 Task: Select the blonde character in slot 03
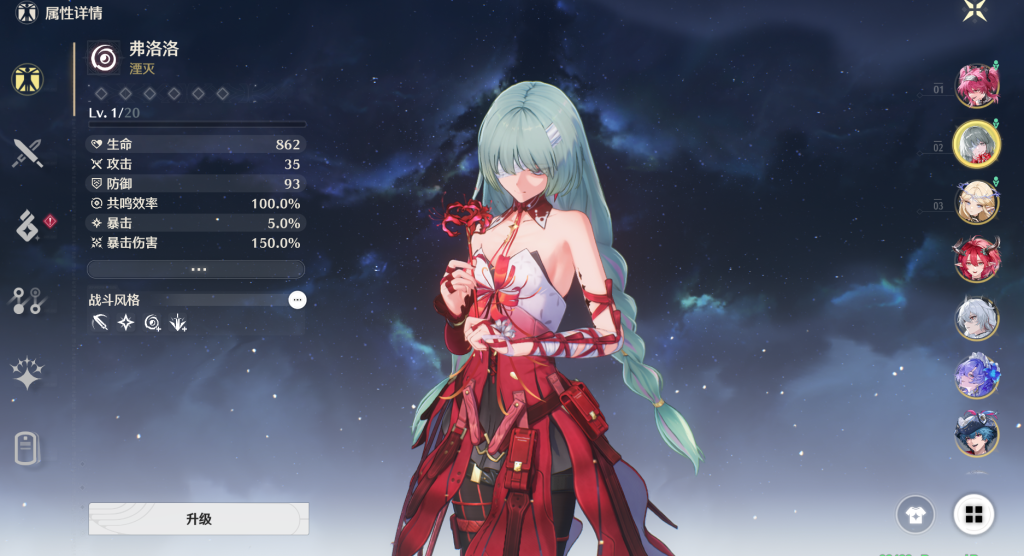point(975,203)
